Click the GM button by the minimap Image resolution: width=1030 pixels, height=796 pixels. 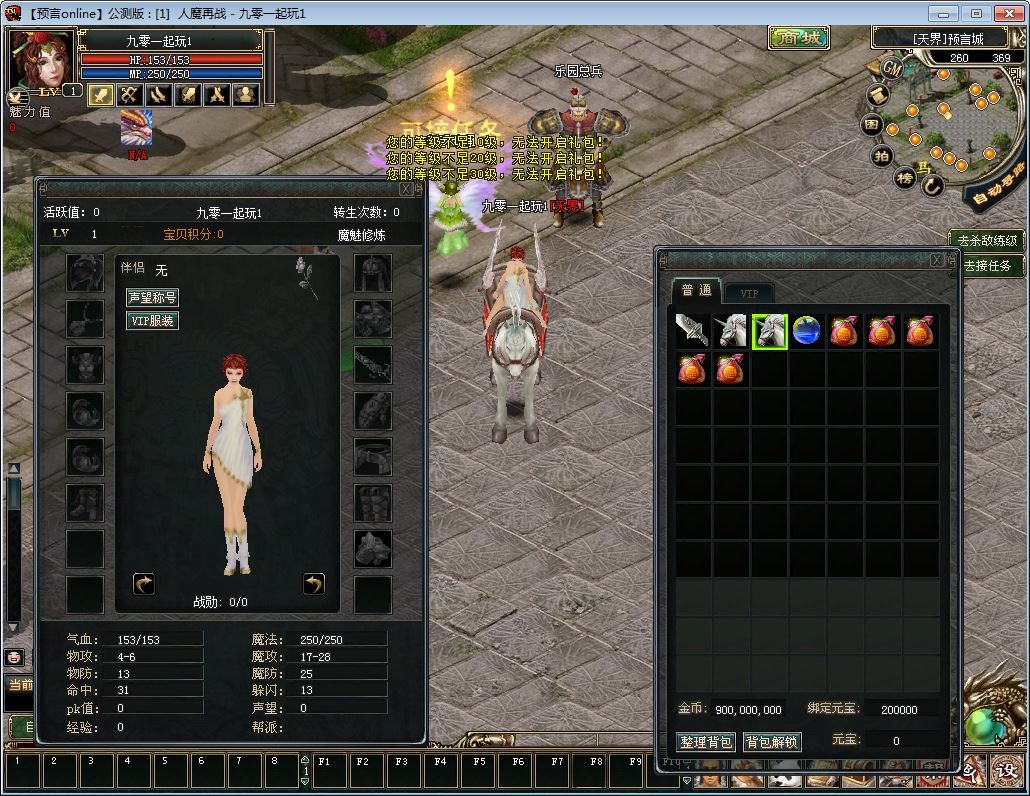point(890,68)
